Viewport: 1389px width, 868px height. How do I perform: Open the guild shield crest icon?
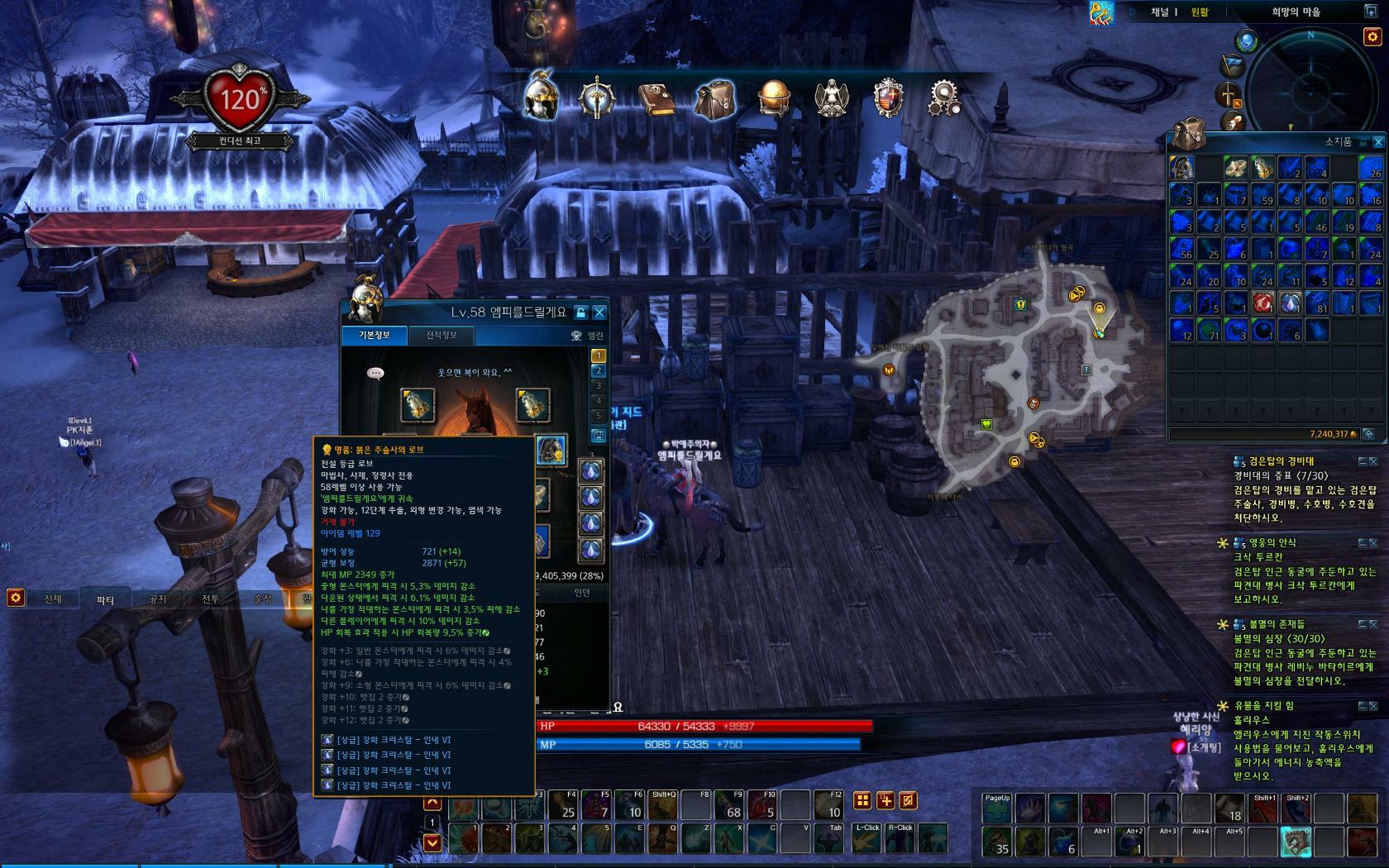[889, 98]
